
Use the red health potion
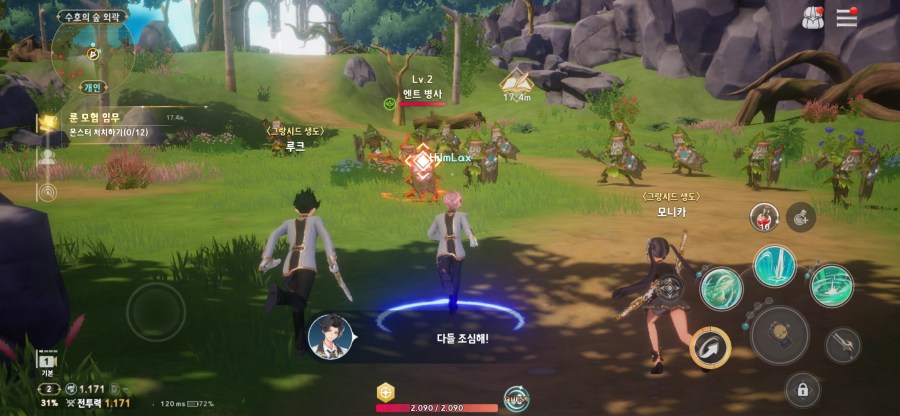click(766, 216)
